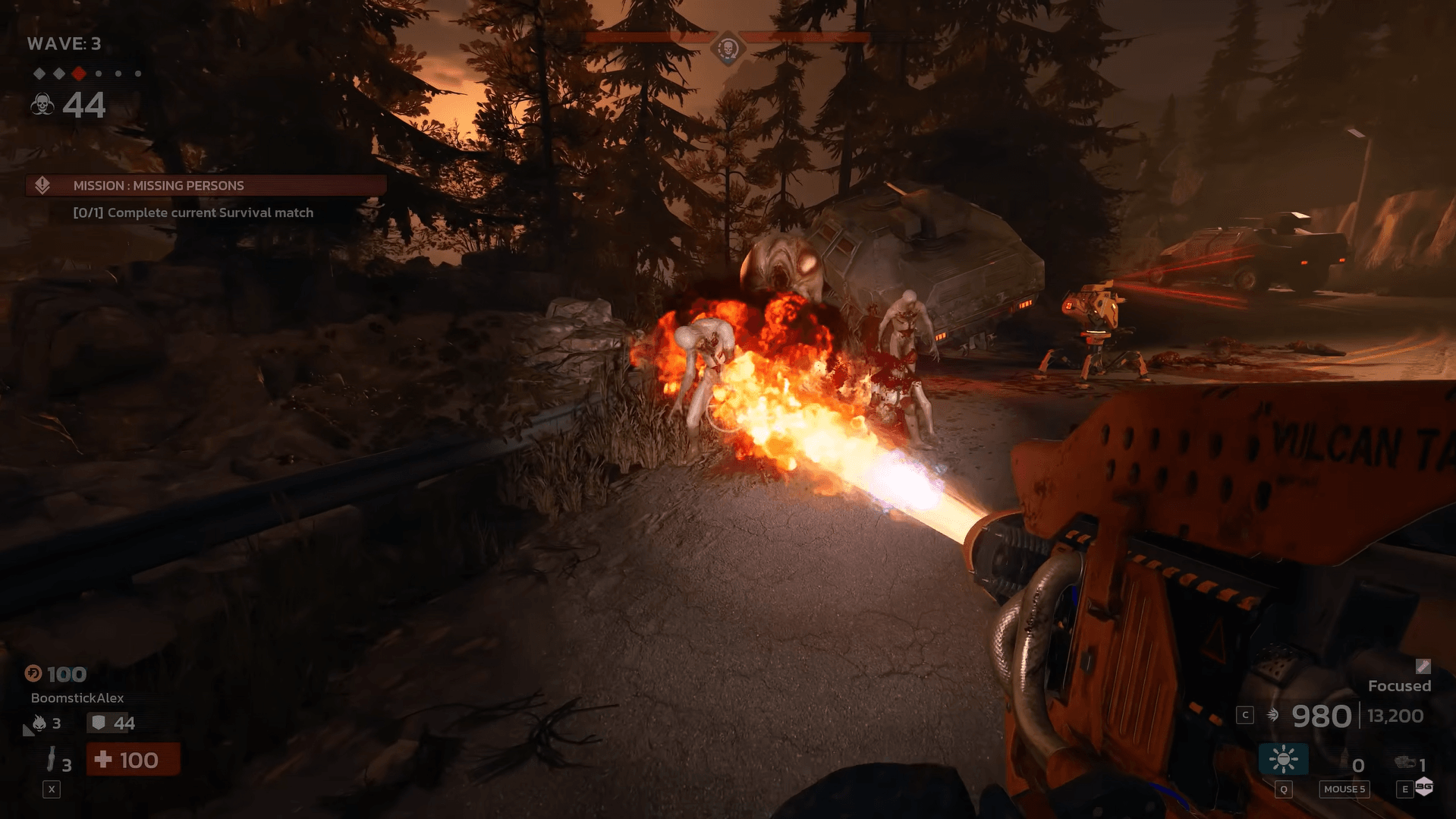
Task: Click the weapon mod icon above Focused
Action: (1423, 666)
